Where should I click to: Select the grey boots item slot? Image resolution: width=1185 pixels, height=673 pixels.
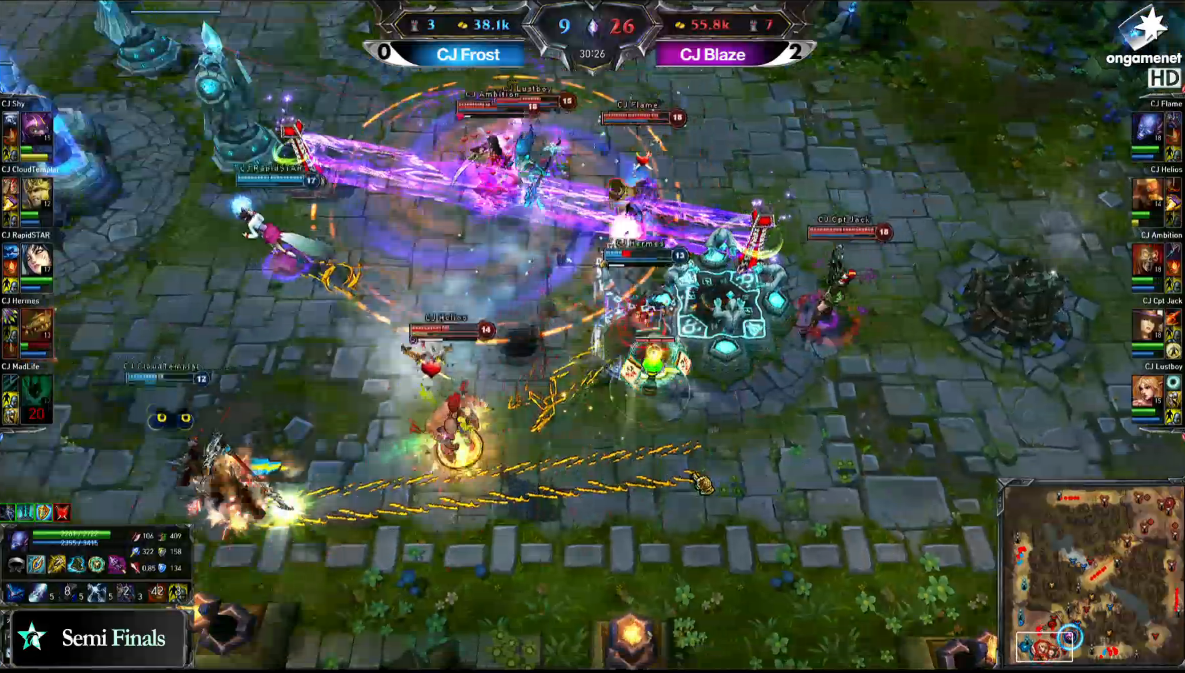click(x=16, y=565)
